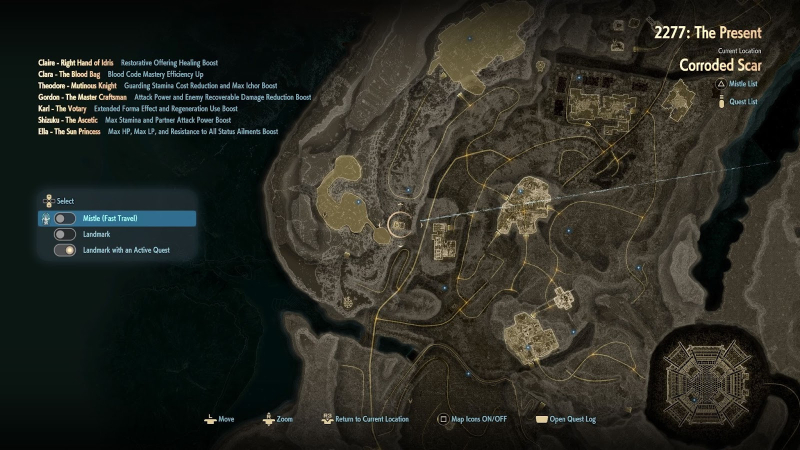Image resolution: width=800 pixels, height=450 pixels.
Task: Toggle the plain Landmark map filter
Action: coord(65,234)
